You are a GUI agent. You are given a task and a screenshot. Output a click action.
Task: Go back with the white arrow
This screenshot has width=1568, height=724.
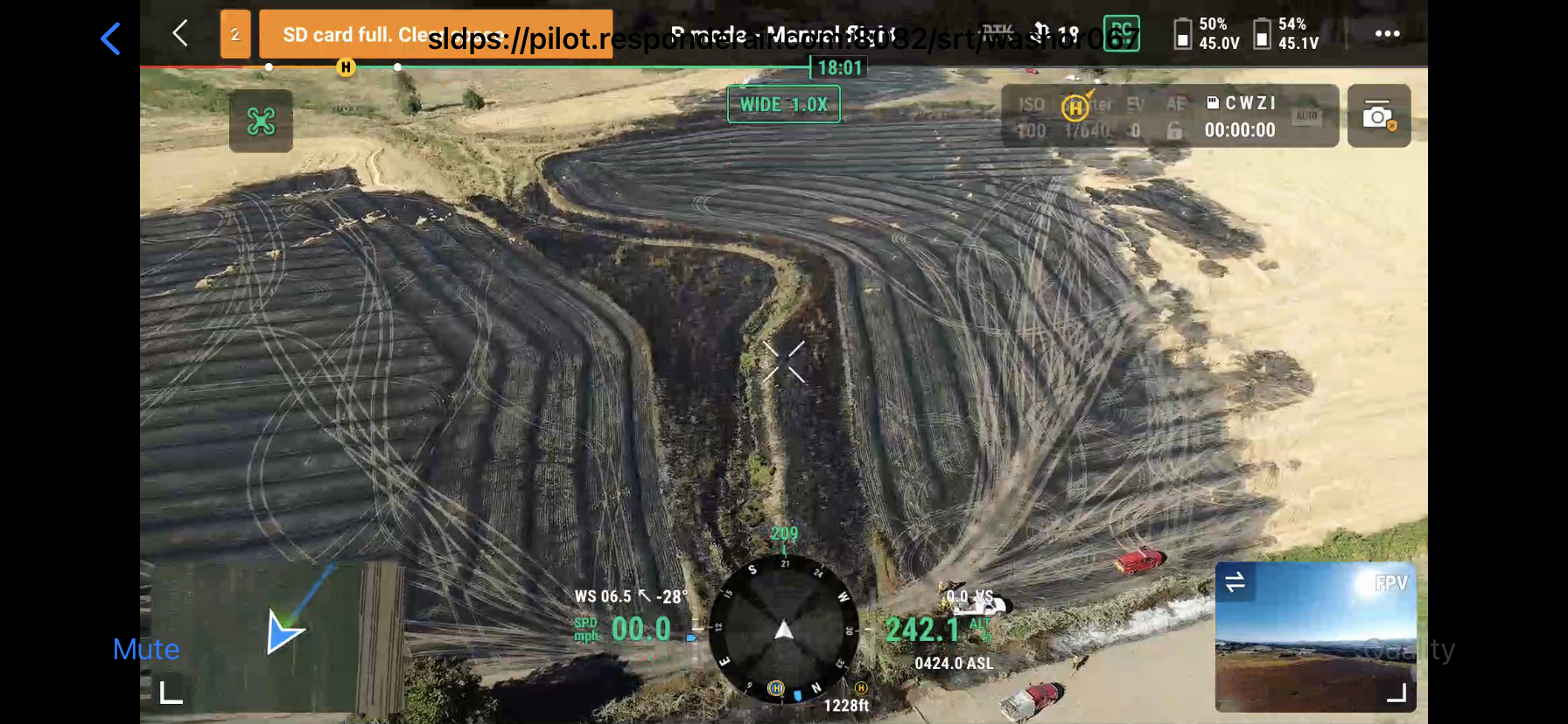180,34
